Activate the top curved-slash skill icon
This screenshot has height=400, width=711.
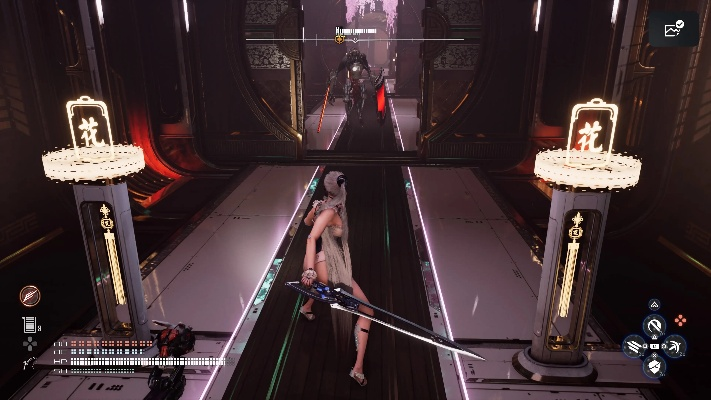click(x=654, y=326)
